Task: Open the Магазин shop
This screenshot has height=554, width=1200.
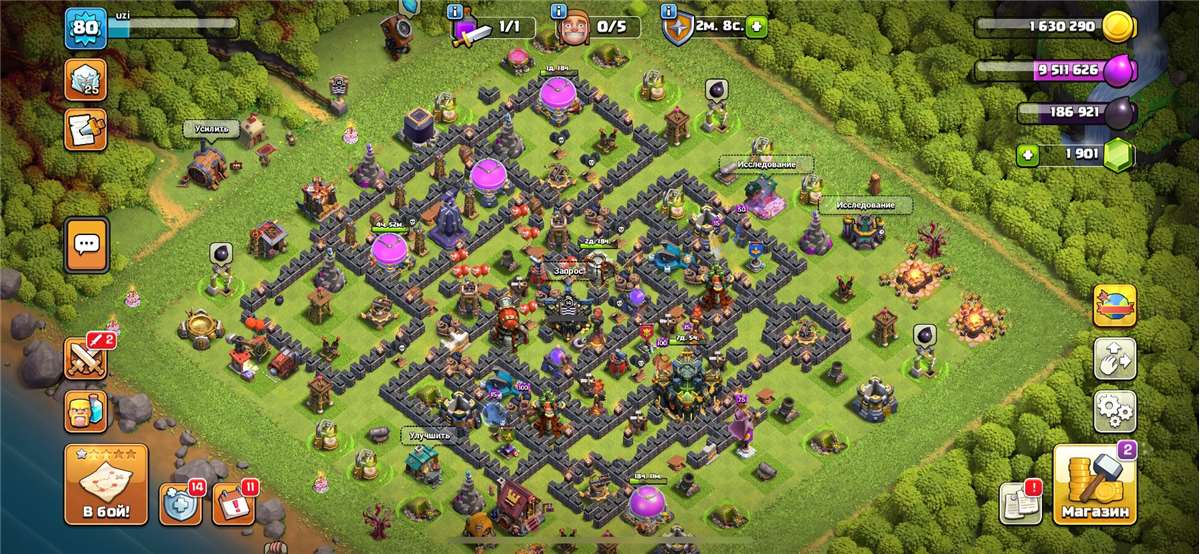Action: (x=1094, y=485)
